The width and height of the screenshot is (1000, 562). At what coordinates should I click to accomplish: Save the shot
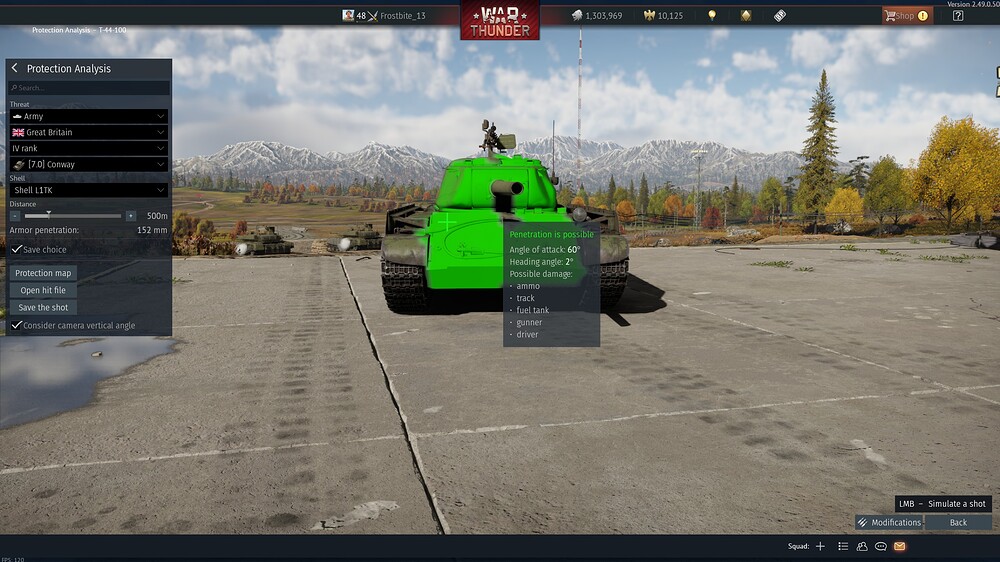(x=43, y=307)
